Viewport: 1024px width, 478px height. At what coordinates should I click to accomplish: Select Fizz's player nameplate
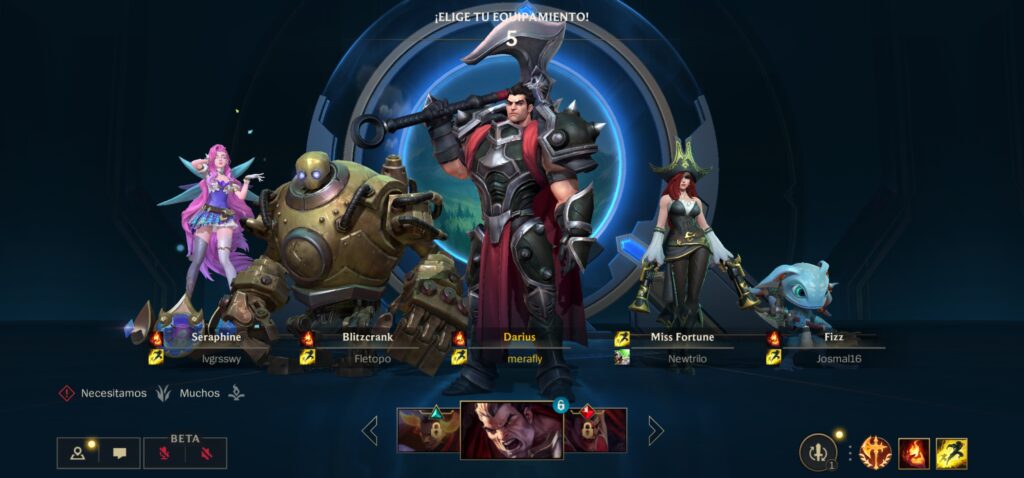click(x=833, y=348)
